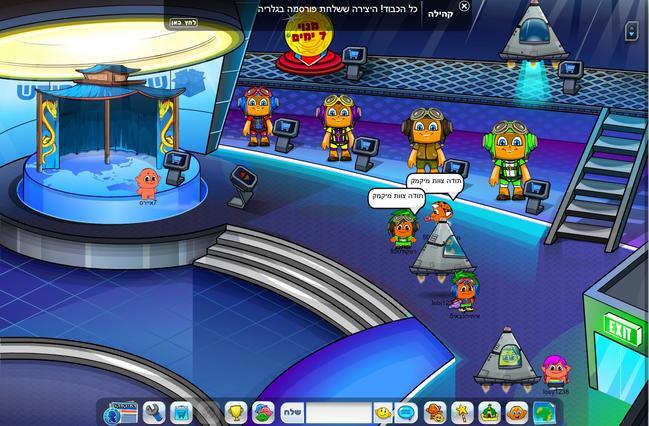Image resolution: width=649 pixels, height=426 pixels.
Task: Open the blue shop bag icon
Action: (x=181, y=411)
